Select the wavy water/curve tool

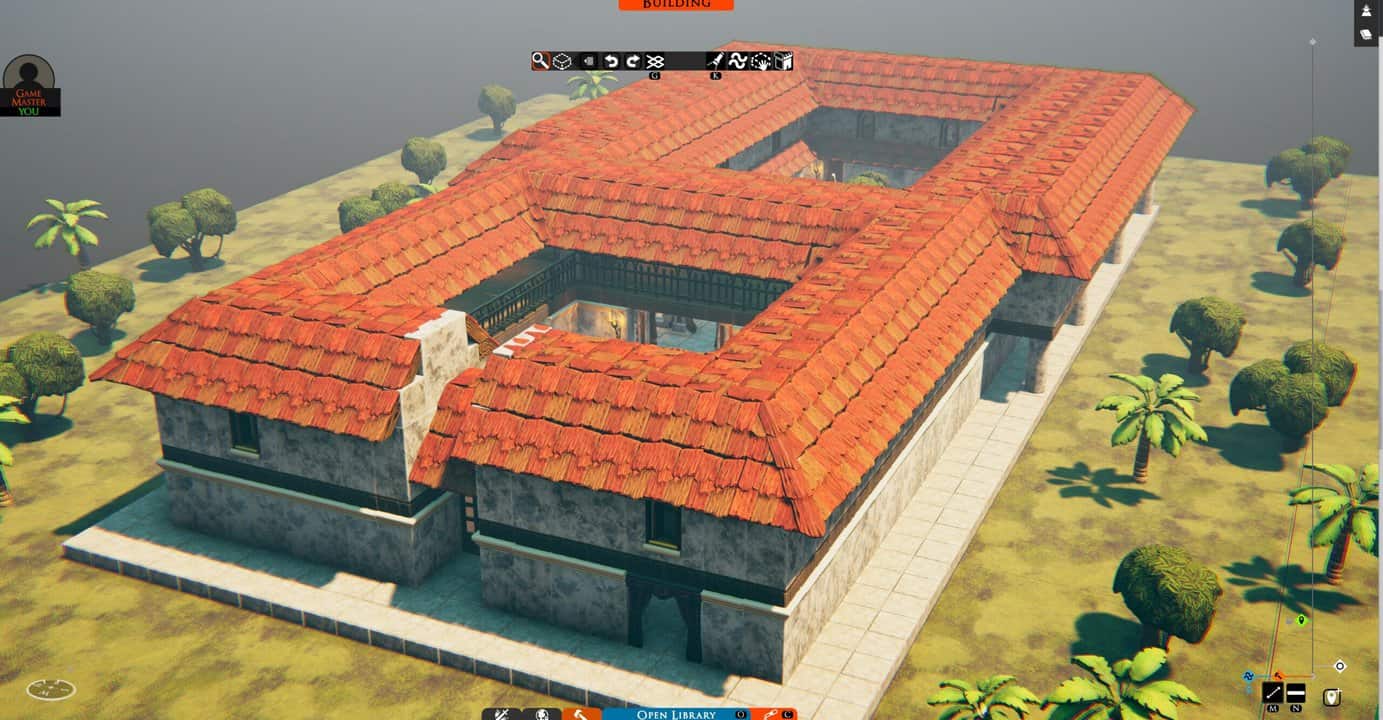click(x=740, y=61)
